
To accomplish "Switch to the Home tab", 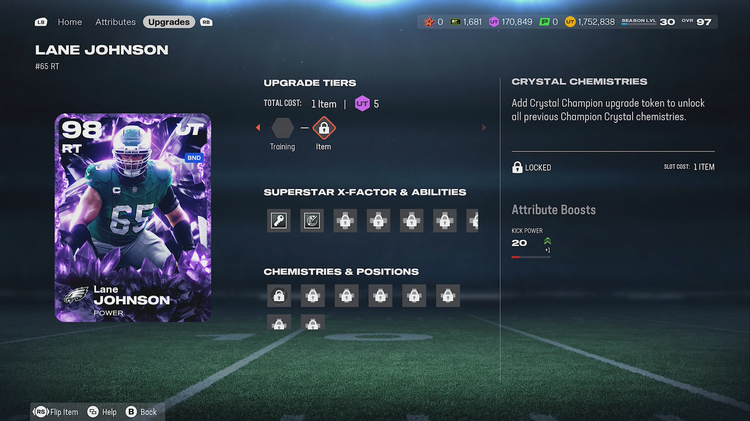I will point(70,21).
